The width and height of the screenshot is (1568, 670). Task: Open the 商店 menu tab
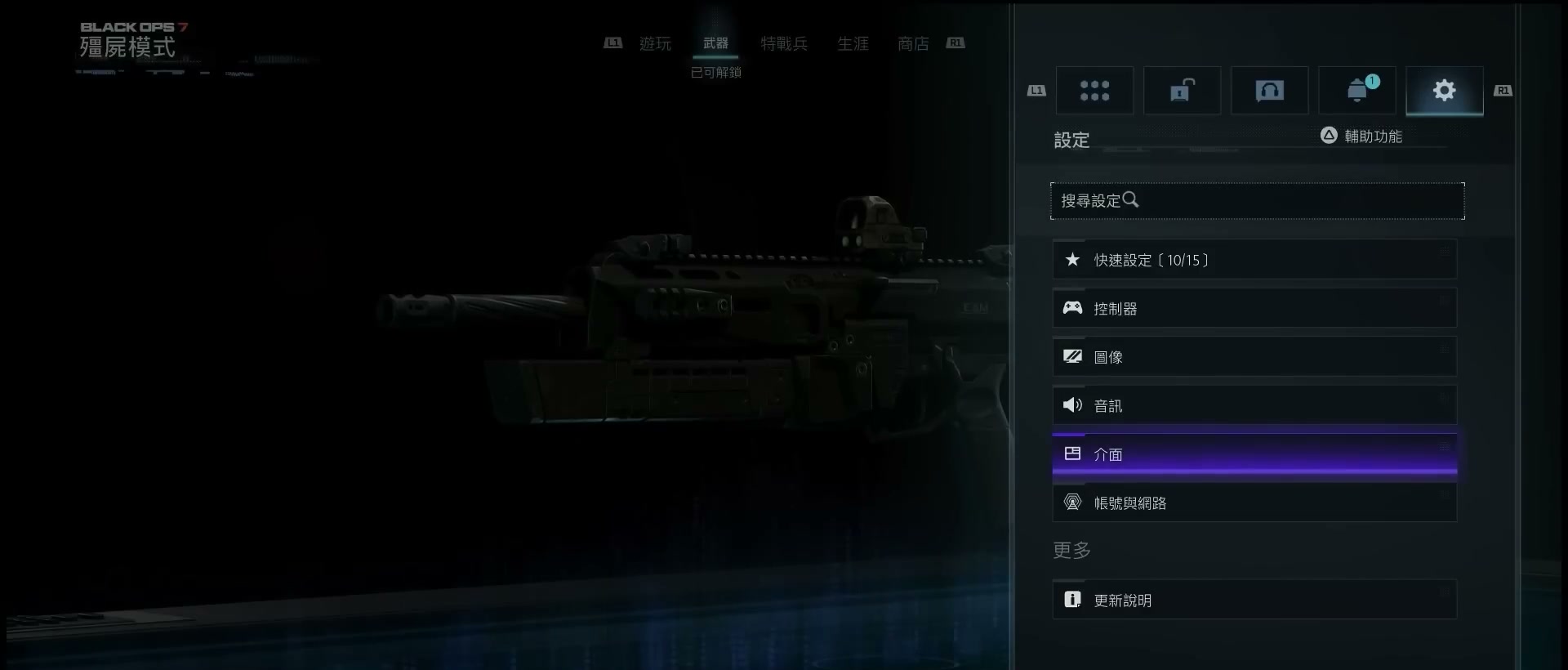click(x=912, y=43)
